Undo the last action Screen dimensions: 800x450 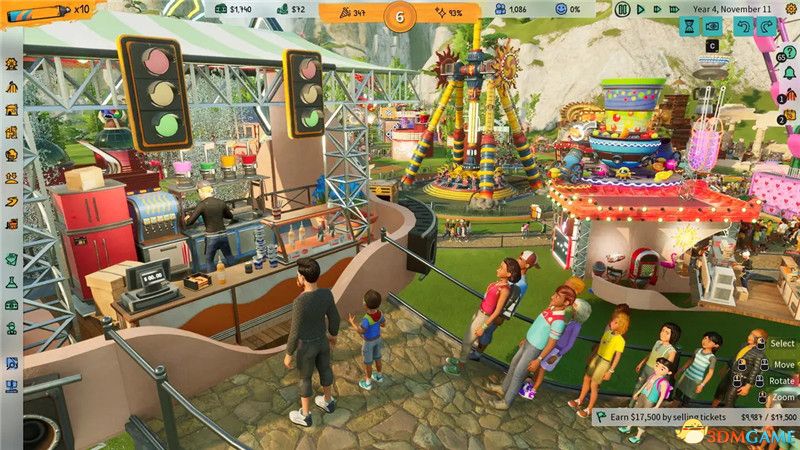[741, 28]
